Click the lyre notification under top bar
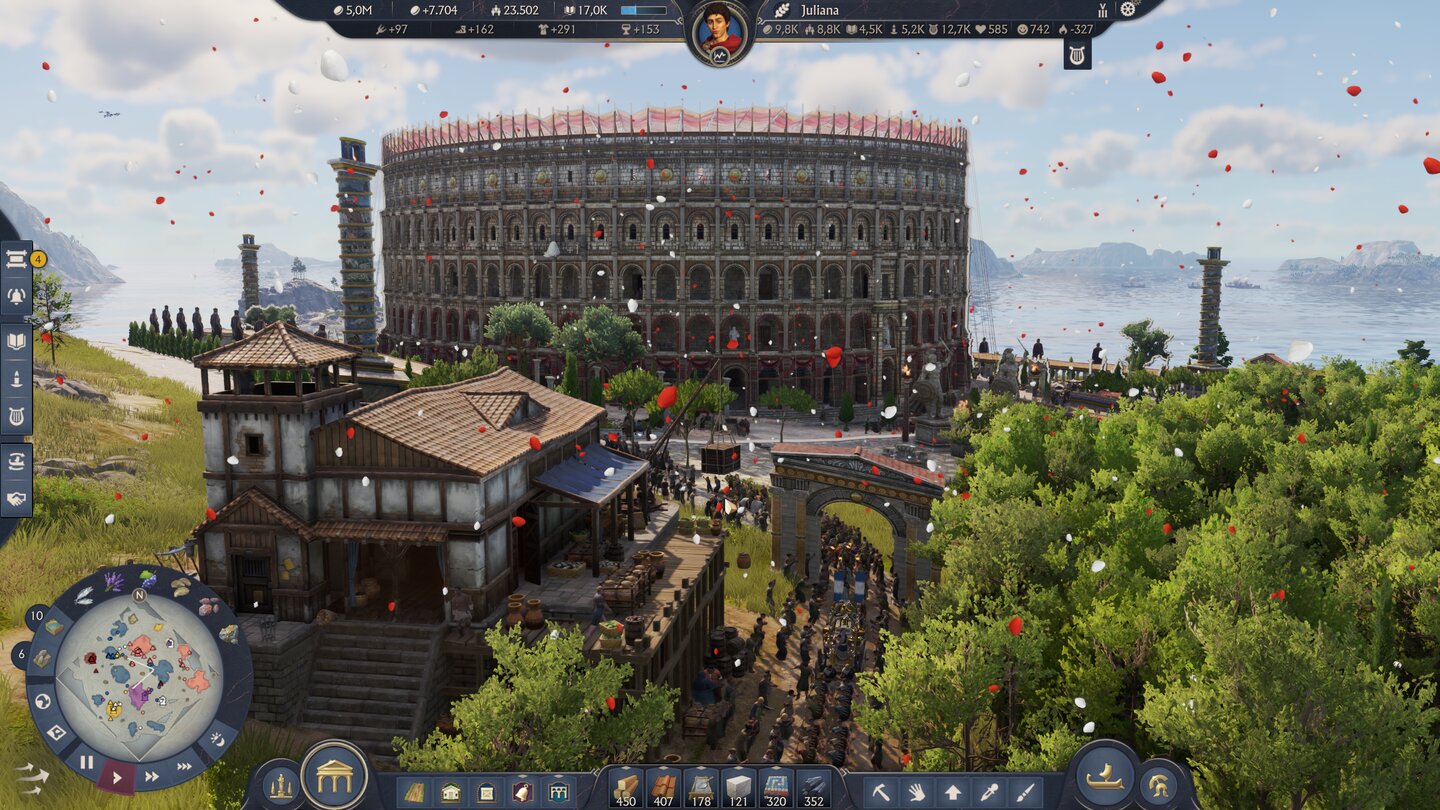 [1077, 54]
